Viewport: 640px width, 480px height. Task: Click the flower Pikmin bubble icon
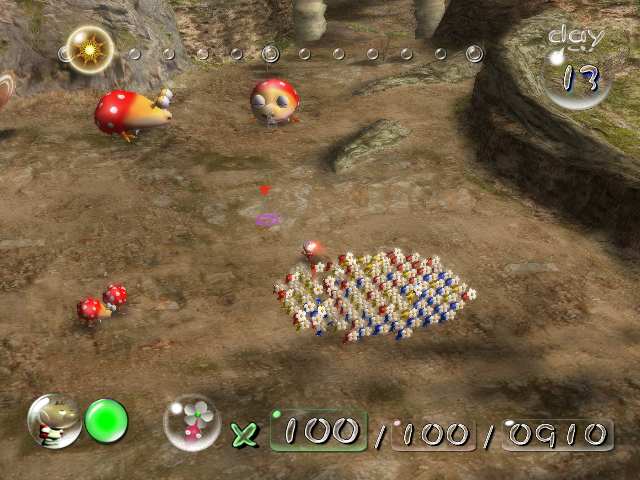pyautogui.click(x=192, y=422)
